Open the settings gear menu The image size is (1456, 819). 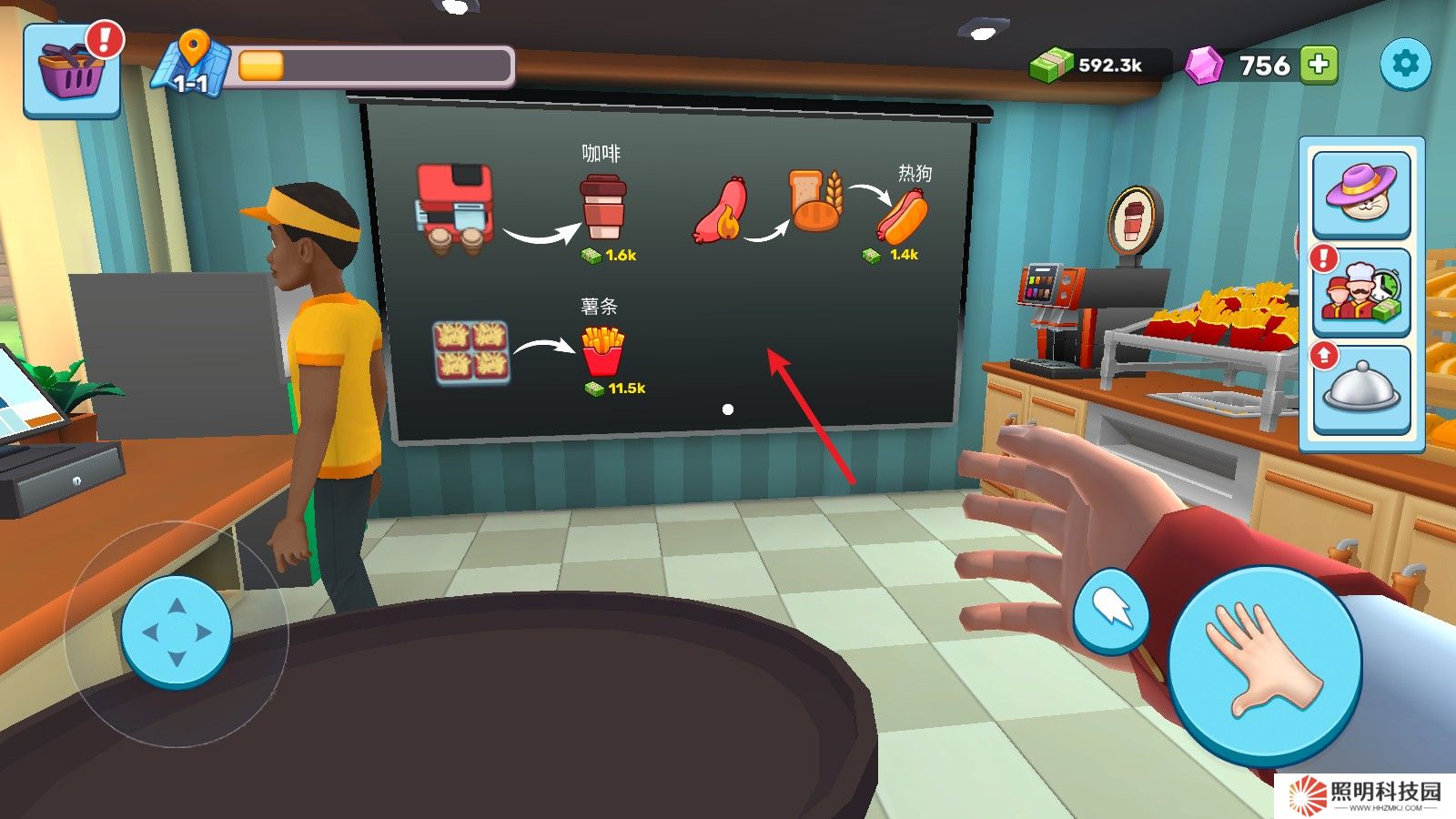click(1405, 64)
